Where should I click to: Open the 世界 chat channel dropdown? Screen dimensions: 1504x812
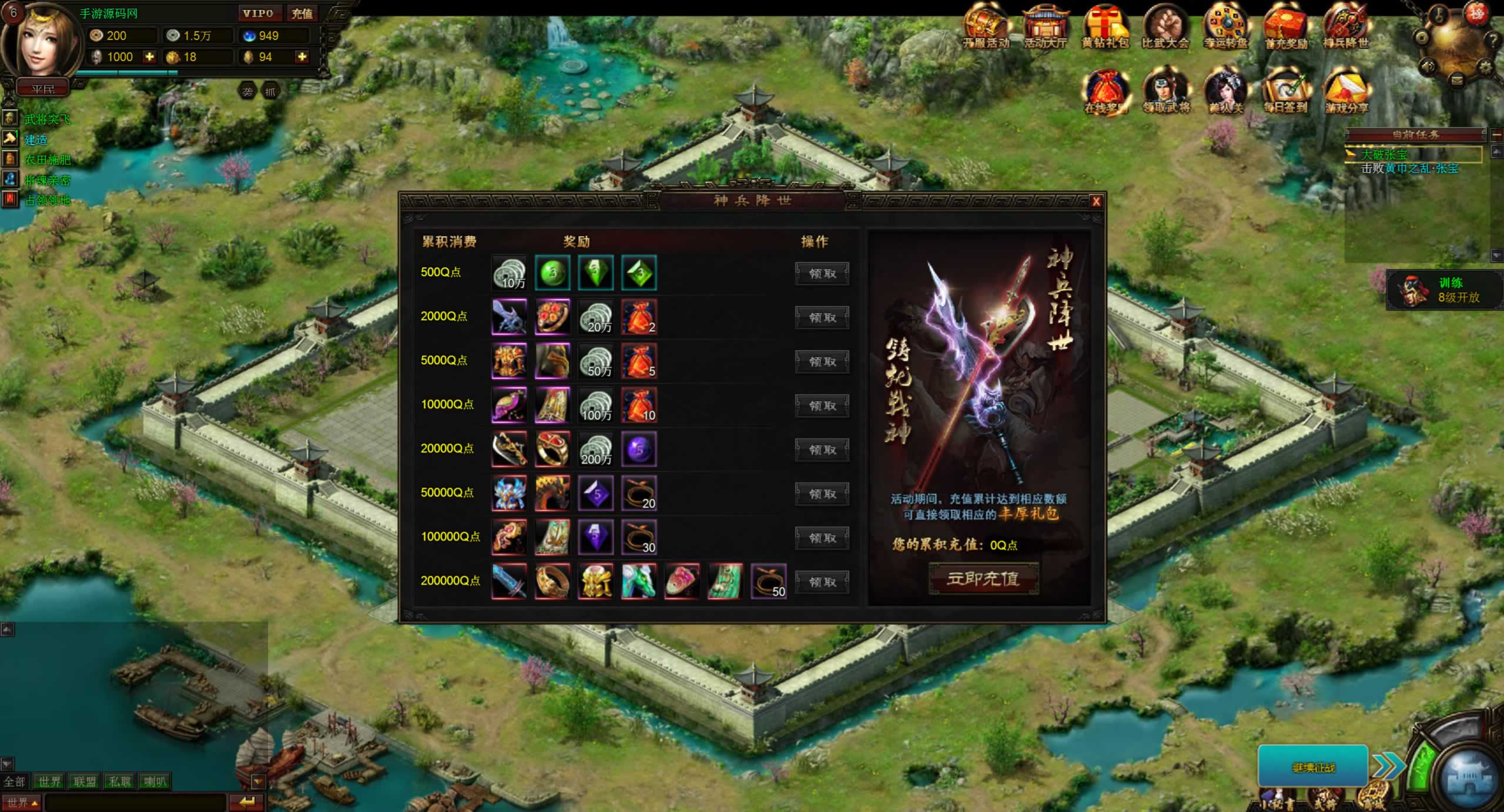pos(22,802)
